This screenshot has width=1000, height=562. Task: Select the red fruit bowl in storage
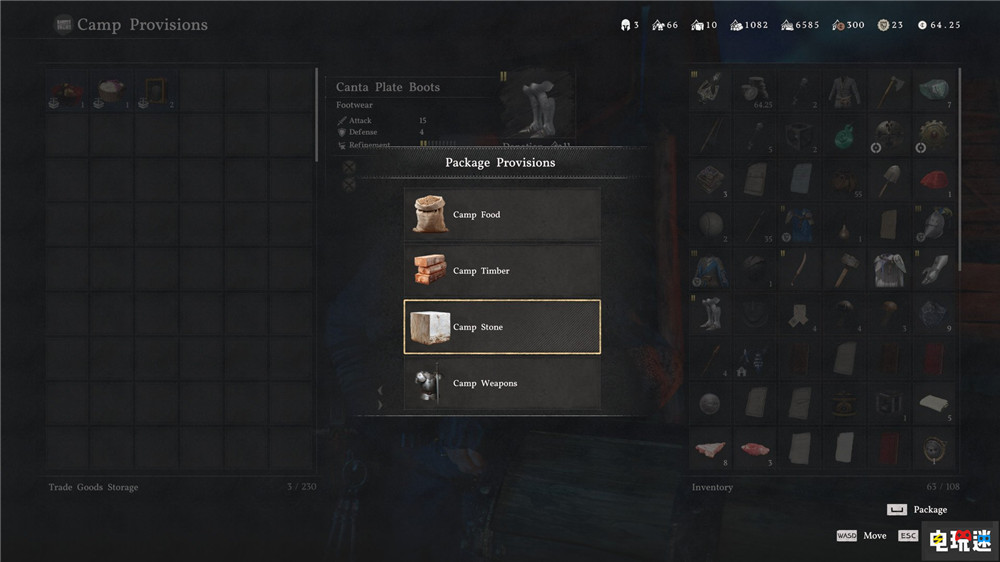point(65,91)
